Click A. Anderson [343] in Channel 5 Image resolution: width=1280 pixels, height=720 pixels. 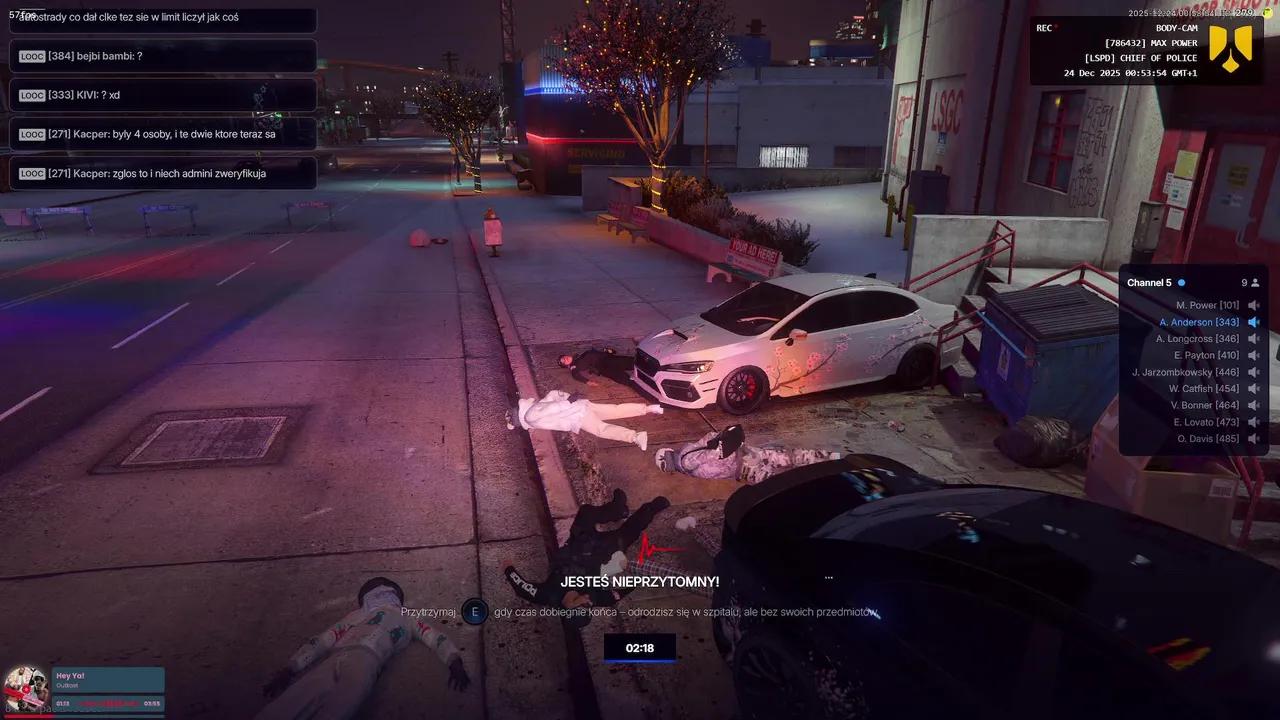(x=1199, y=322)
